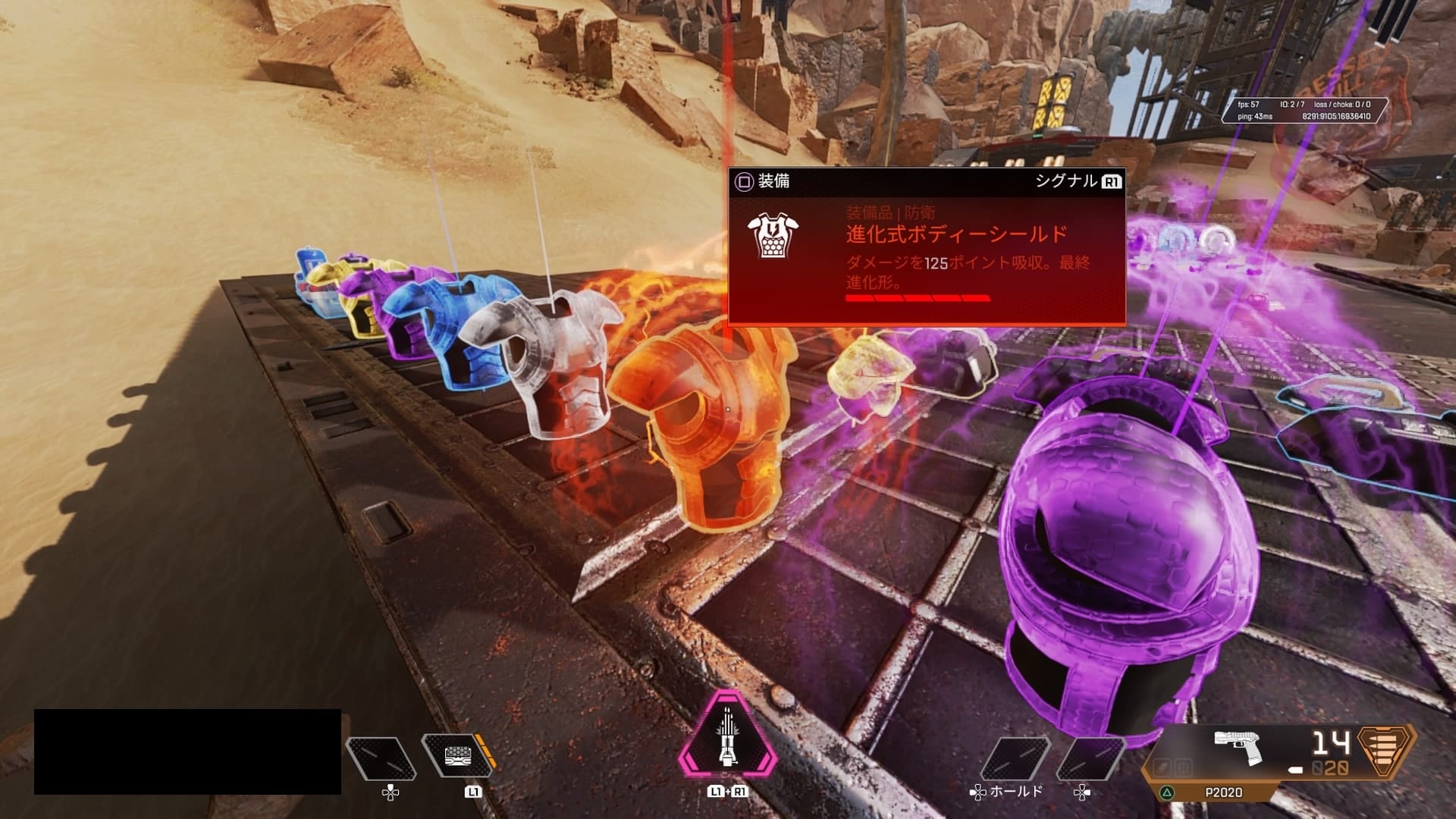Activate the missile ultimate ability icon
Viewport: 1456px width, 819px height.
(x=726, y=738)
